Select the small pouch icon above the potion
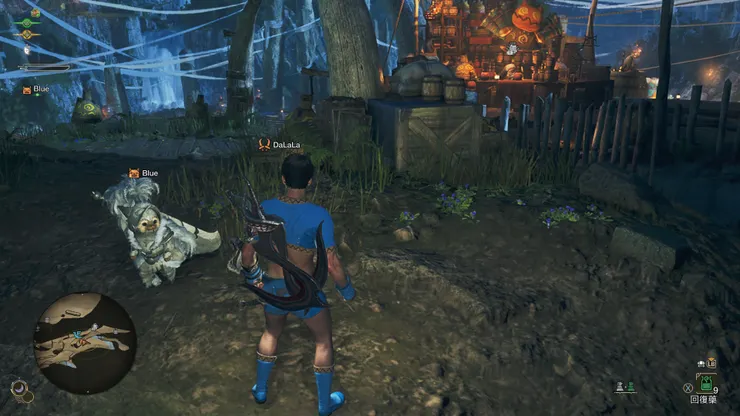 click(711, 362)
